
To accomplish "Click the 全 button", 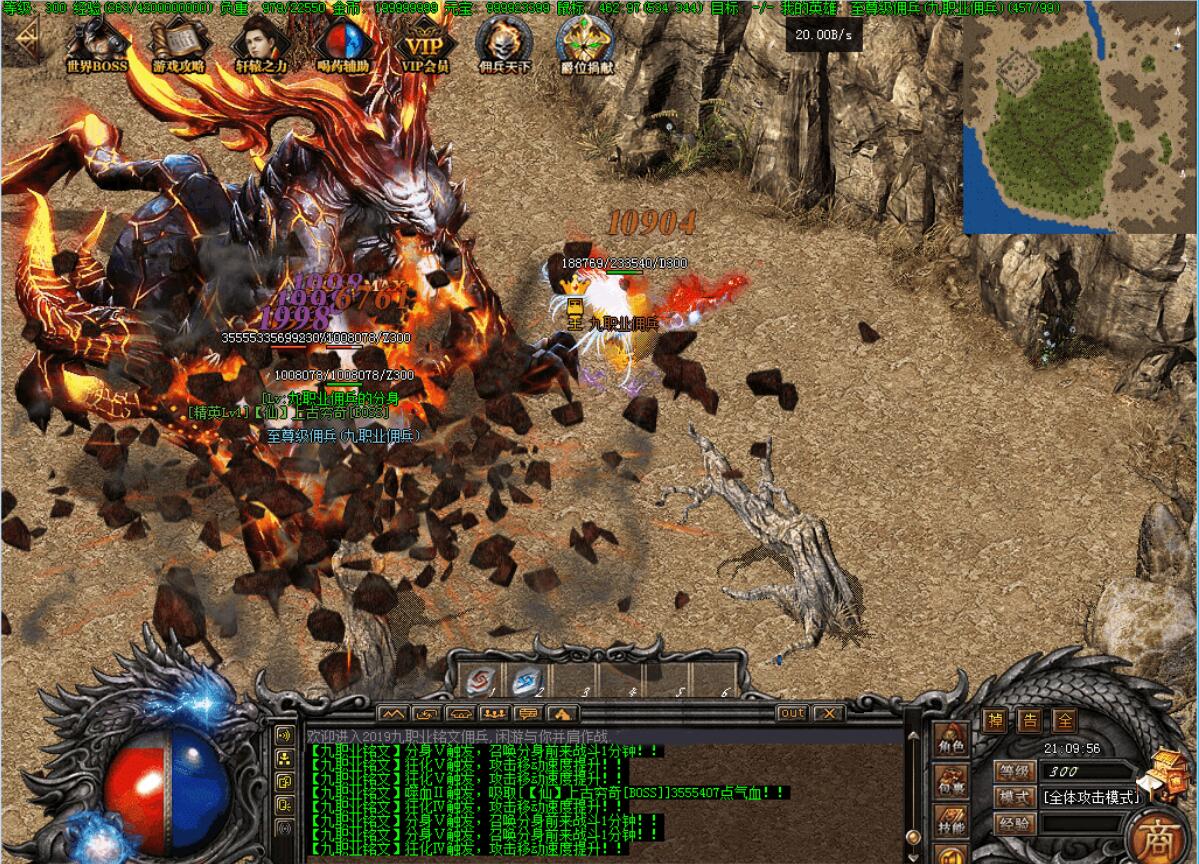I will tap(1066, 720).
